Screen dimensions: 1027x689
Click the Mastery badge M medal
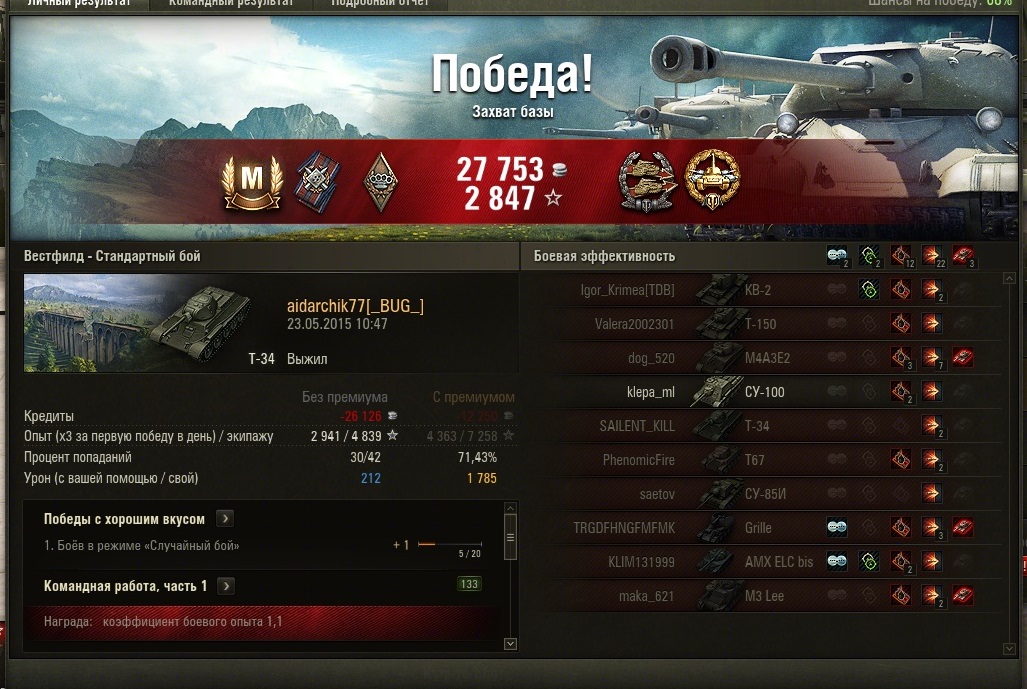point(252,181)
